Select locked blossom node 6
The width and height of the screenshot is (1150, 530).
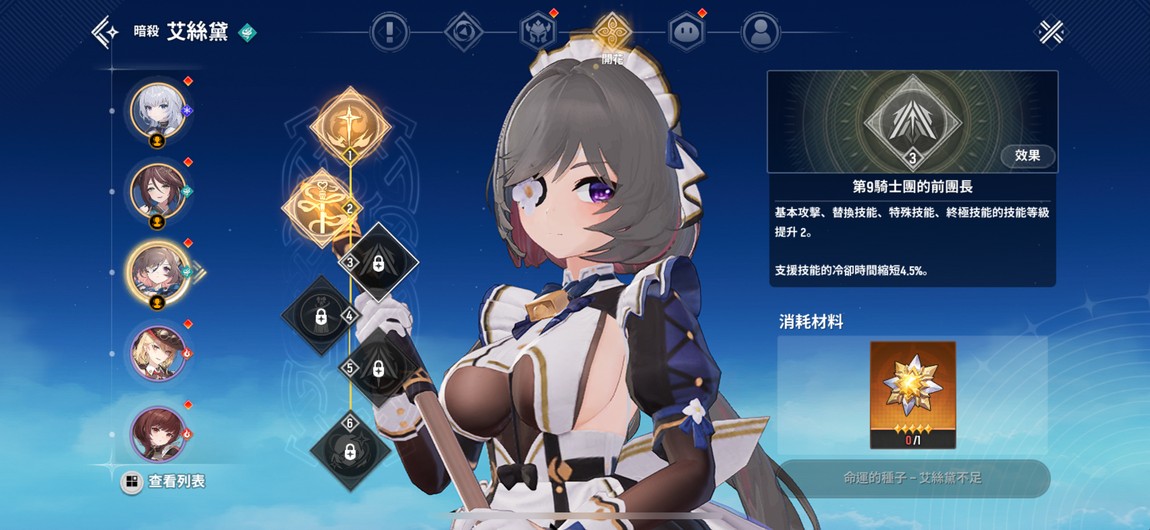pyautogui.click(x=350, y=452)
